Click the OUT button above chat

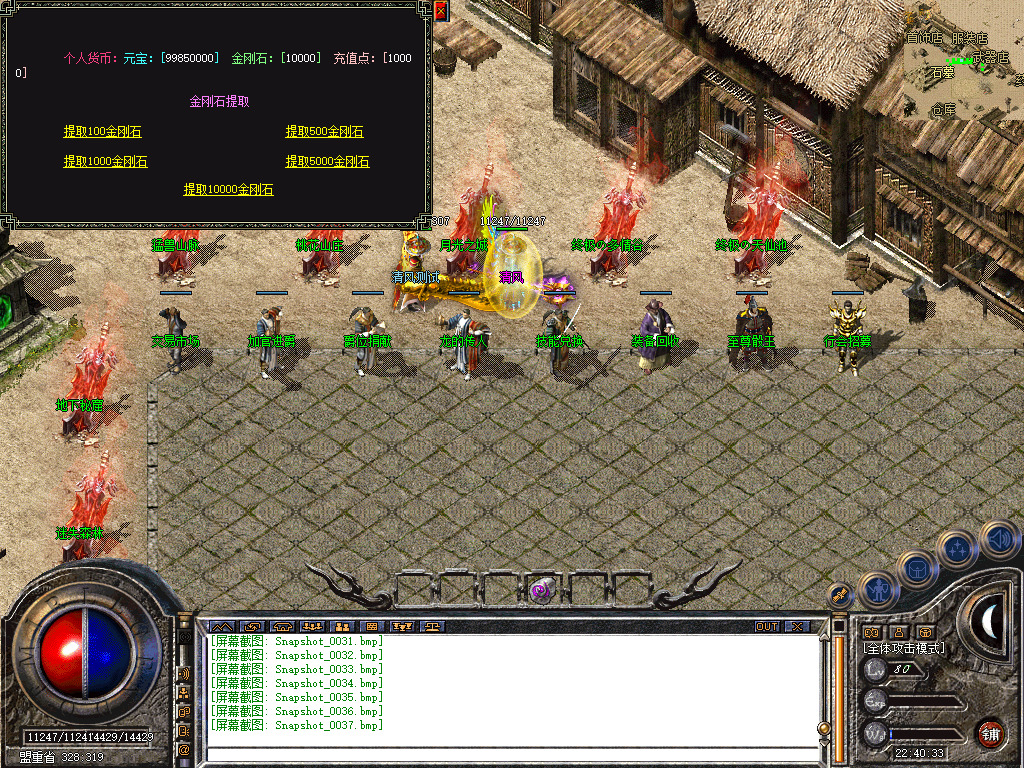click(766, 627)
